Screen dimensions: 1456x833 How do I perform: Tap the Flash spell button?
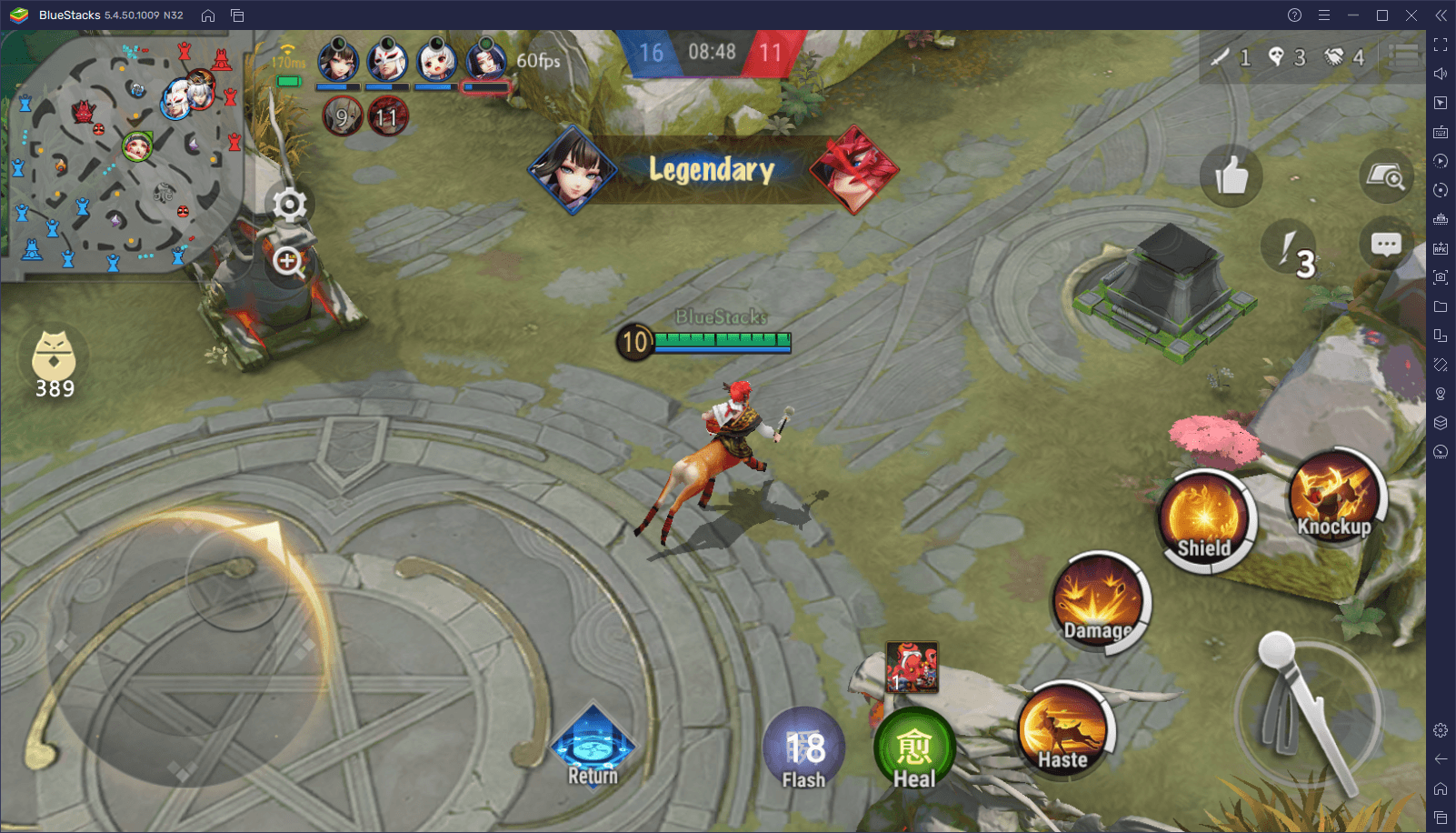coord(803,749)
